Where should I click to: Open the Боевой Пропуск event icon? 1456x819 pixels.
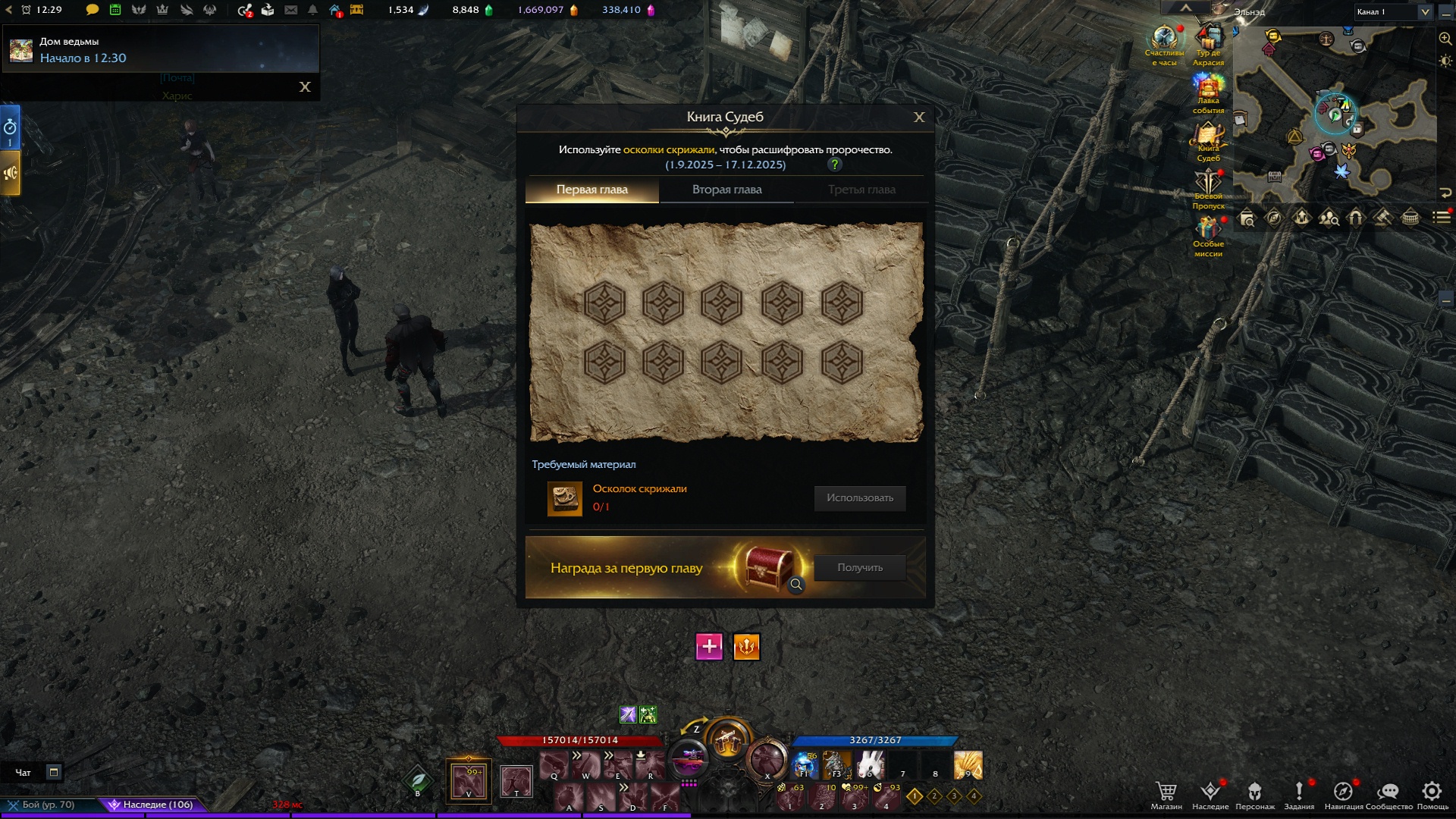pos(1208,184)
